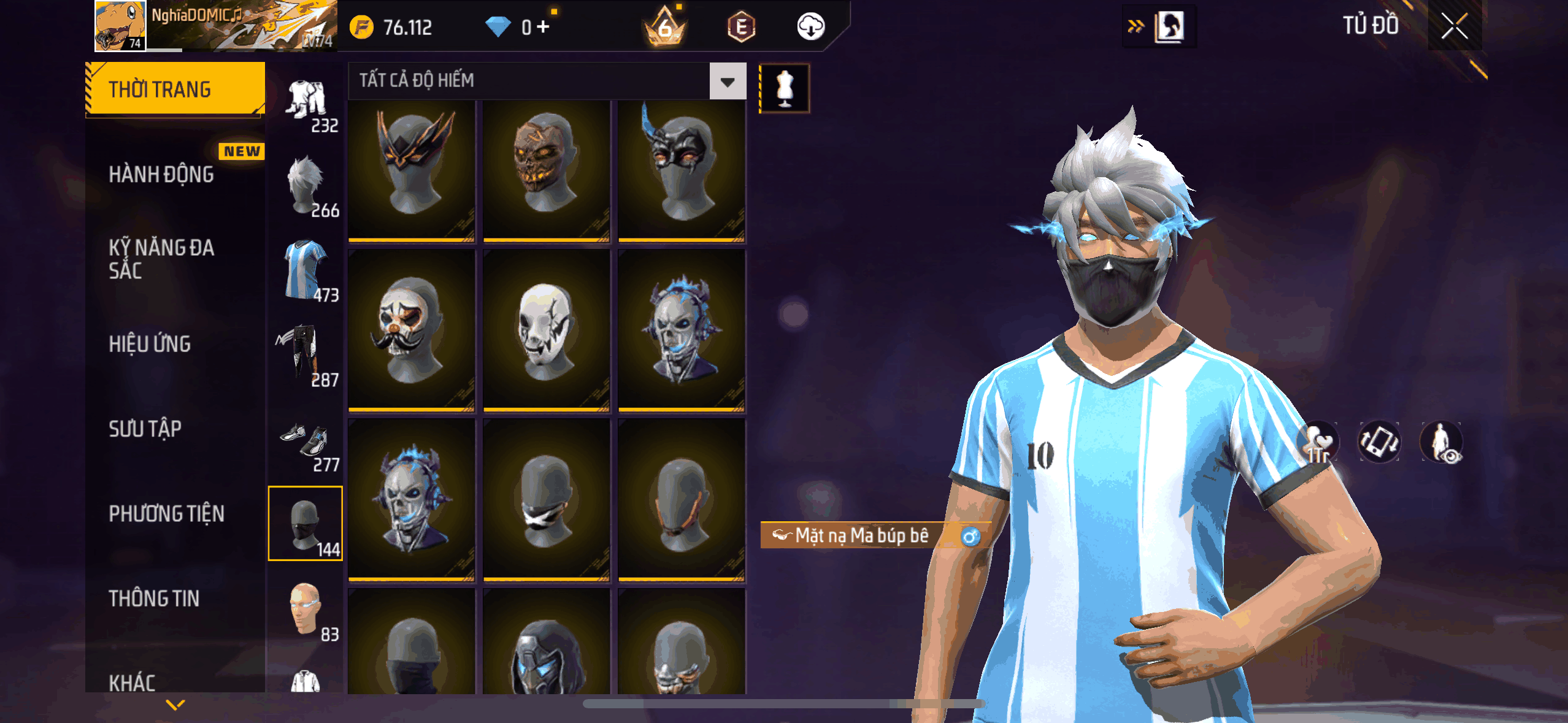
Task: Open the Hành Động tab
Action: (162, 174)
